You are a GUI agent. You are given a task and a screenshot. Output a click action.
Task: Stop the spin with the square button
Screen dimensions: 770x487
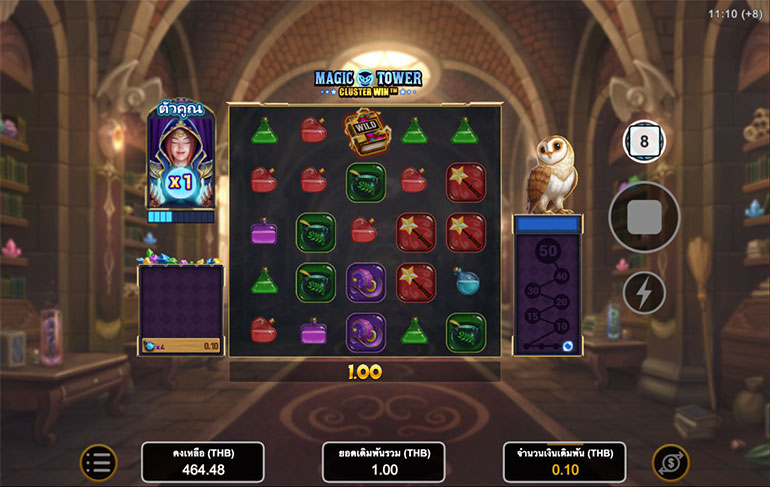pos(644,216)
